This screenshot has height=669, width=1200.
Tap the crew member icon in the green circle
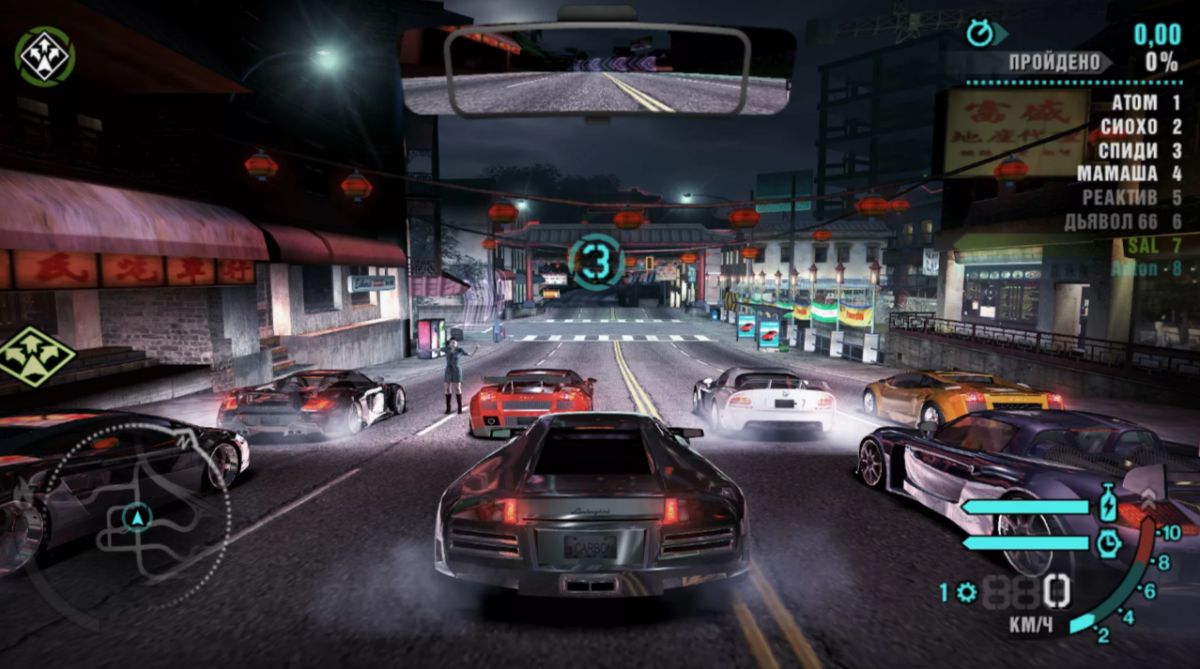pos(45,56)
